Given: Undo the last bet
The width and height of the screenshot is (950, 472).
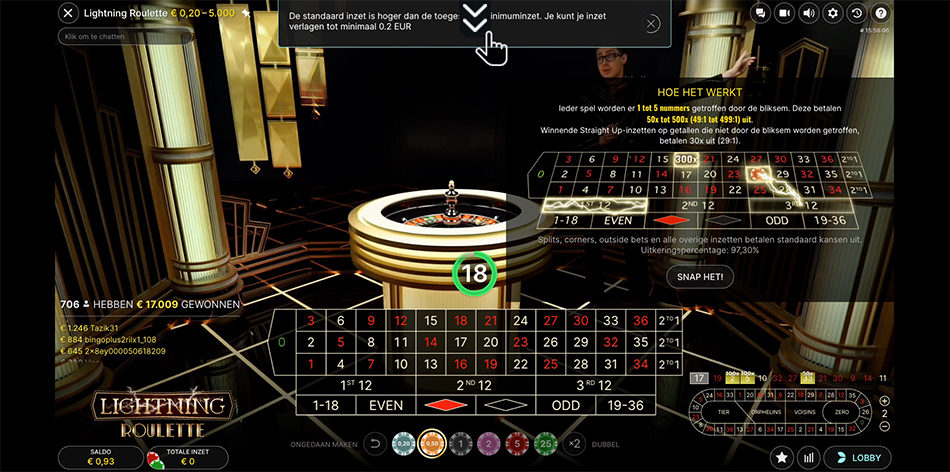Looking at the screenshot, I should click(x=376, y=443).
